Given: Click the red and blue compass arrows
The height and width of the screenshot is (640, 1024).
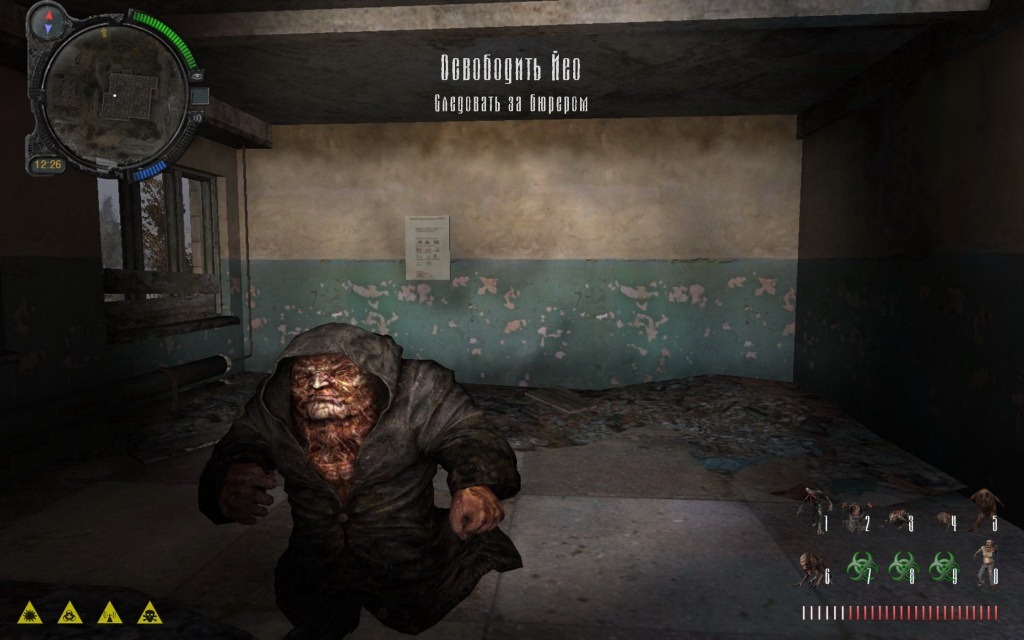Looking at the screenshot, I should [47, 24].
